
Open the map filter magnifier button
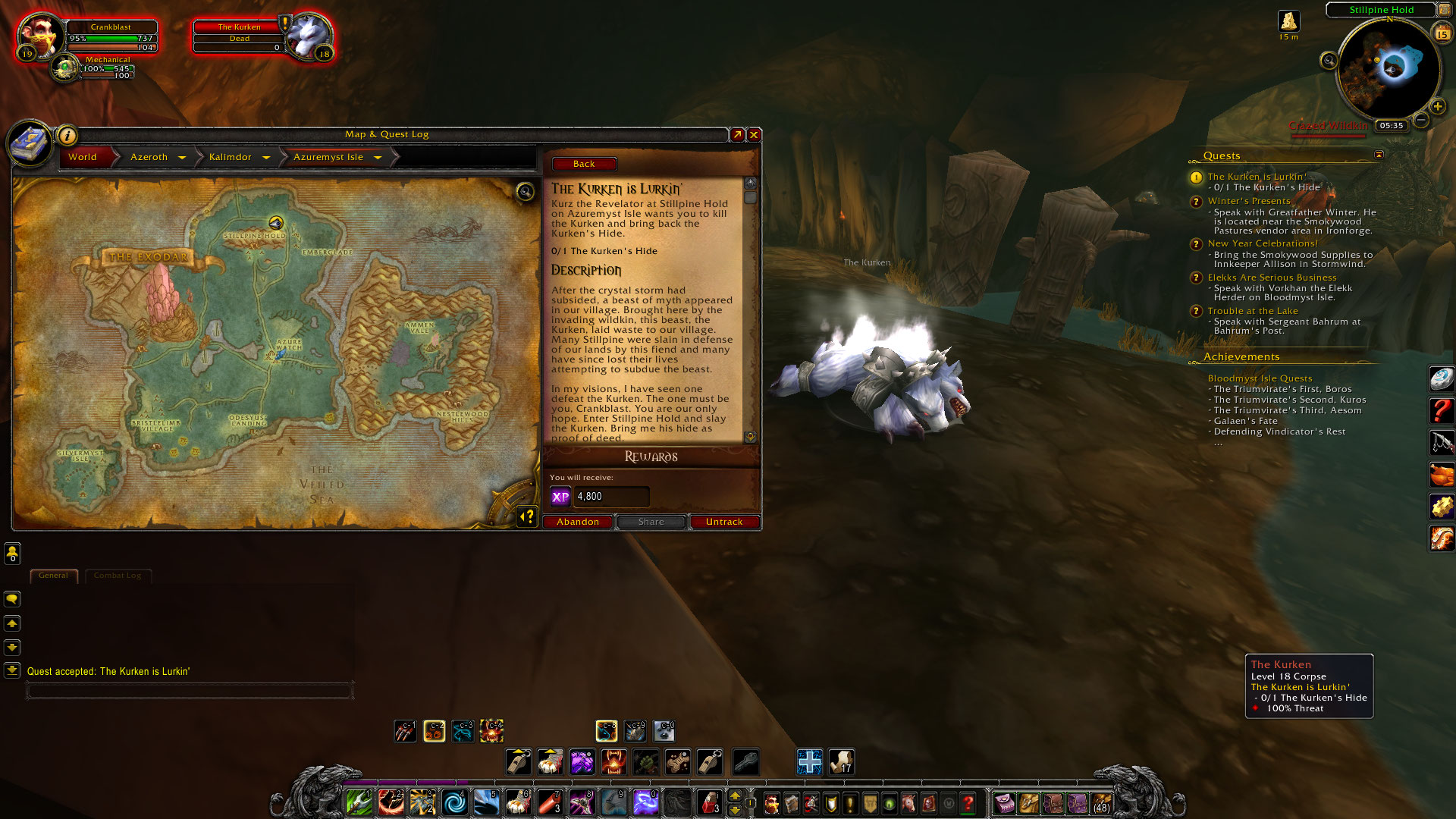click(x=525, y=191)
